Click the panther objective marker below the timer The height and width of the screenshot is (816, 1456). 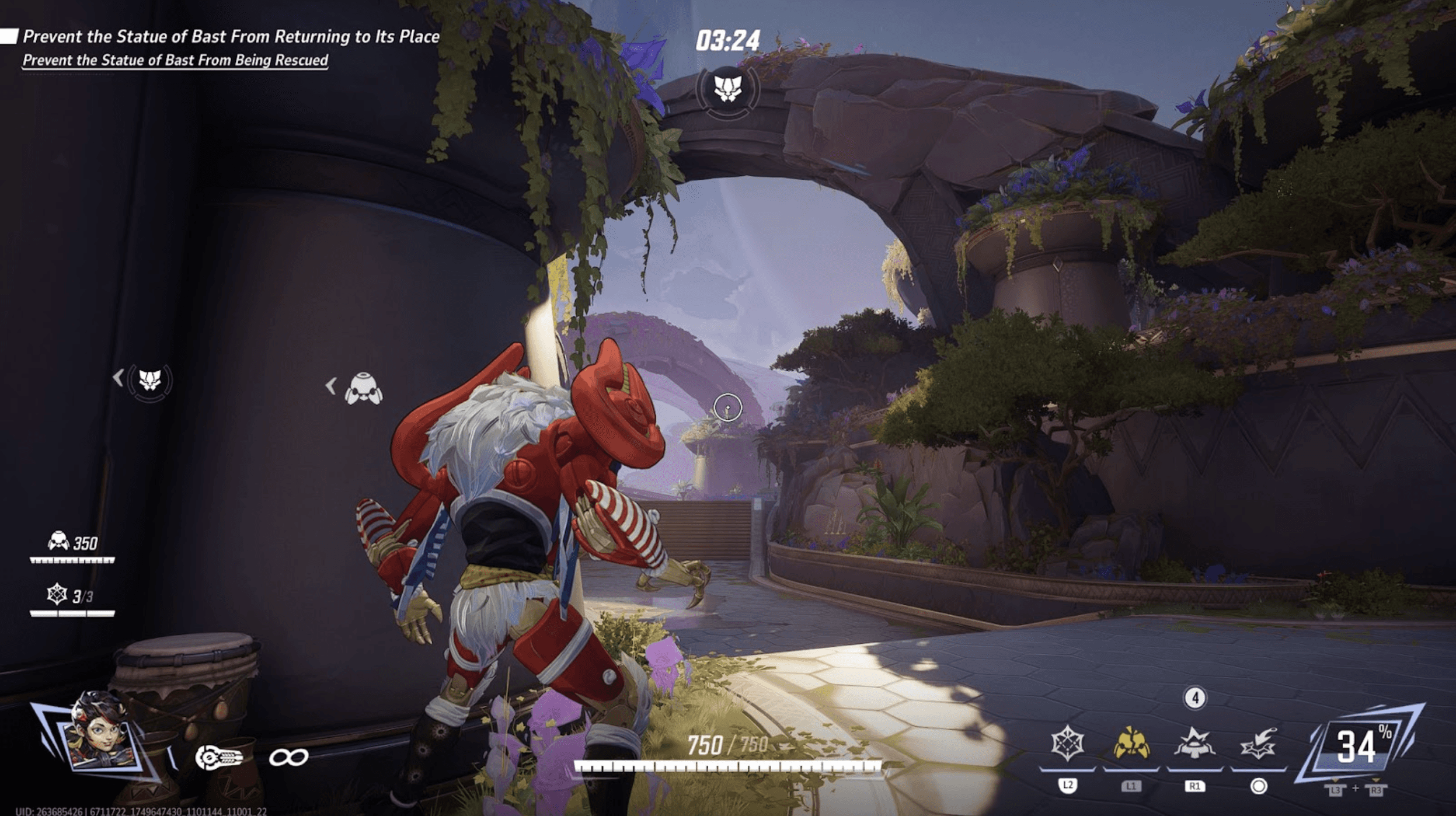point(727,89)
